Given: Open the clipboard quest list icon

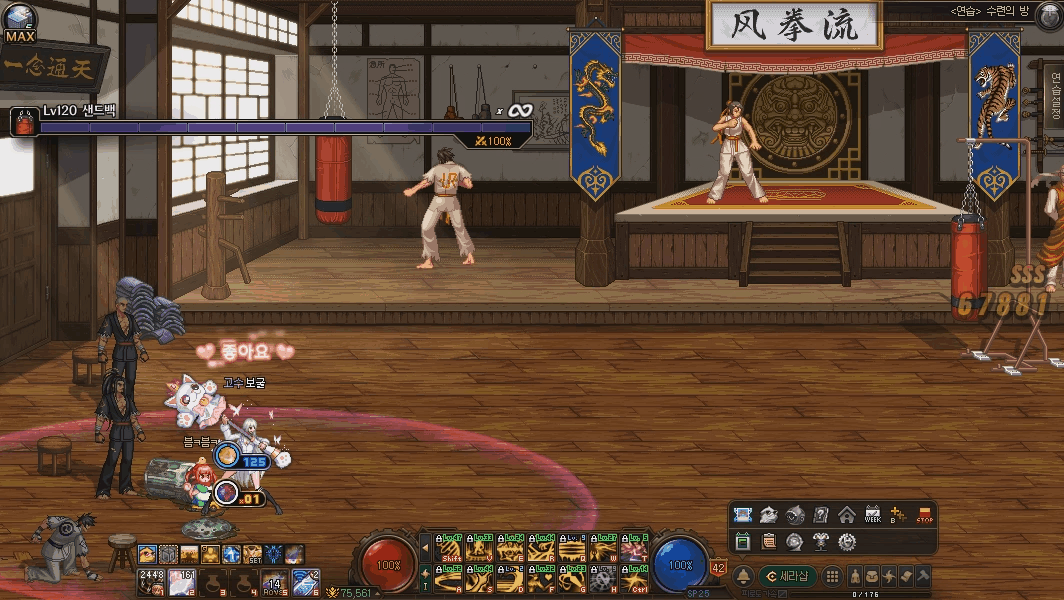Looking at the screenshot, I should click(x=768, y=541).
